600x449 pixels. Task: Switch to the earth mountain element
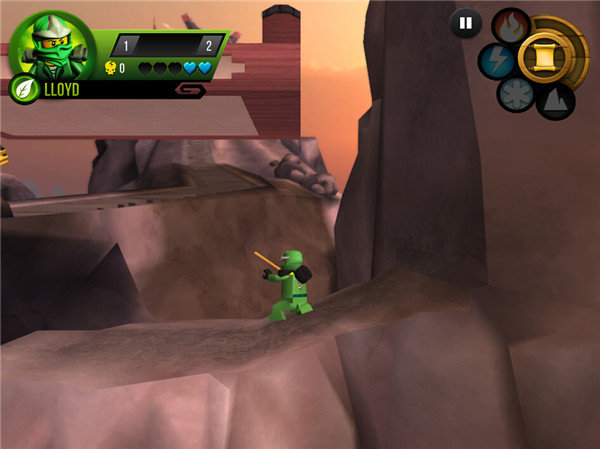554,100
